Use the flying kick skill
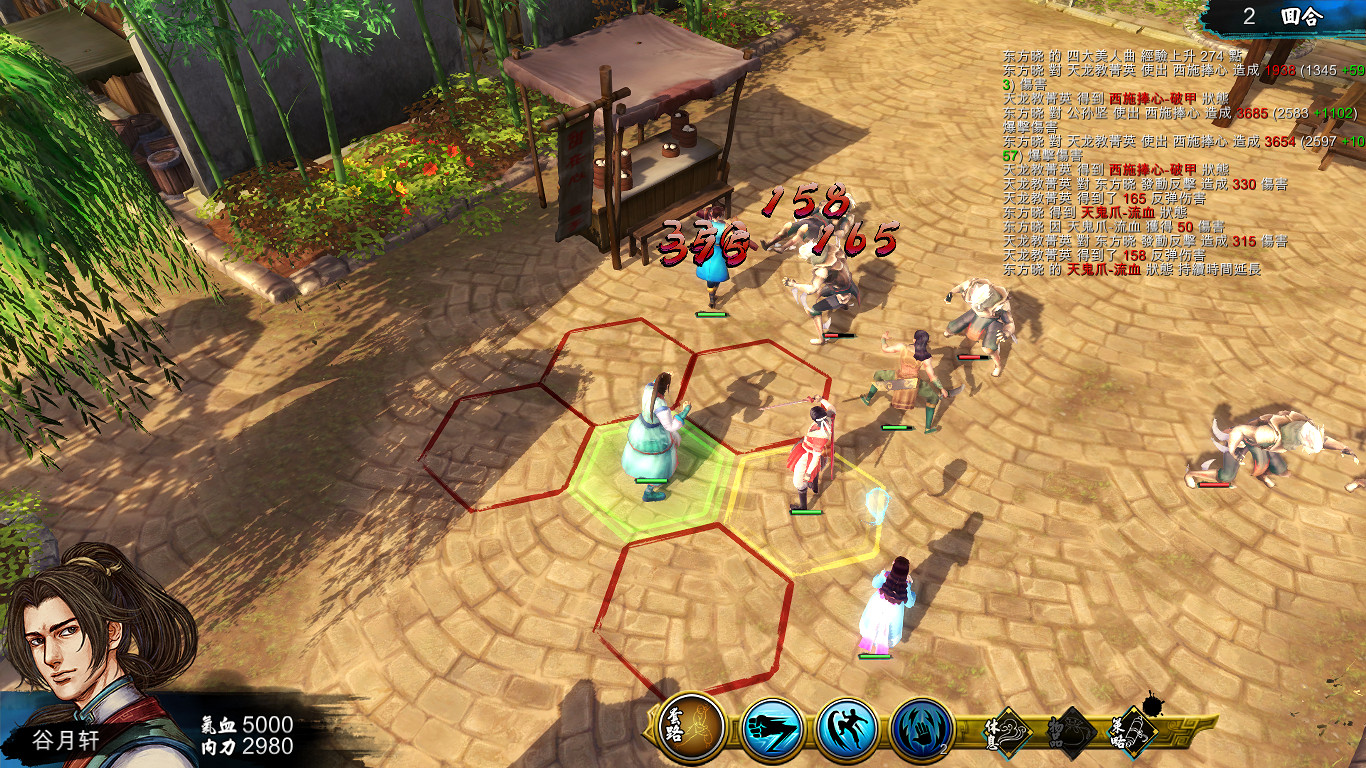Viewport: 1366px width, 768px height. (x=847, y=729)
